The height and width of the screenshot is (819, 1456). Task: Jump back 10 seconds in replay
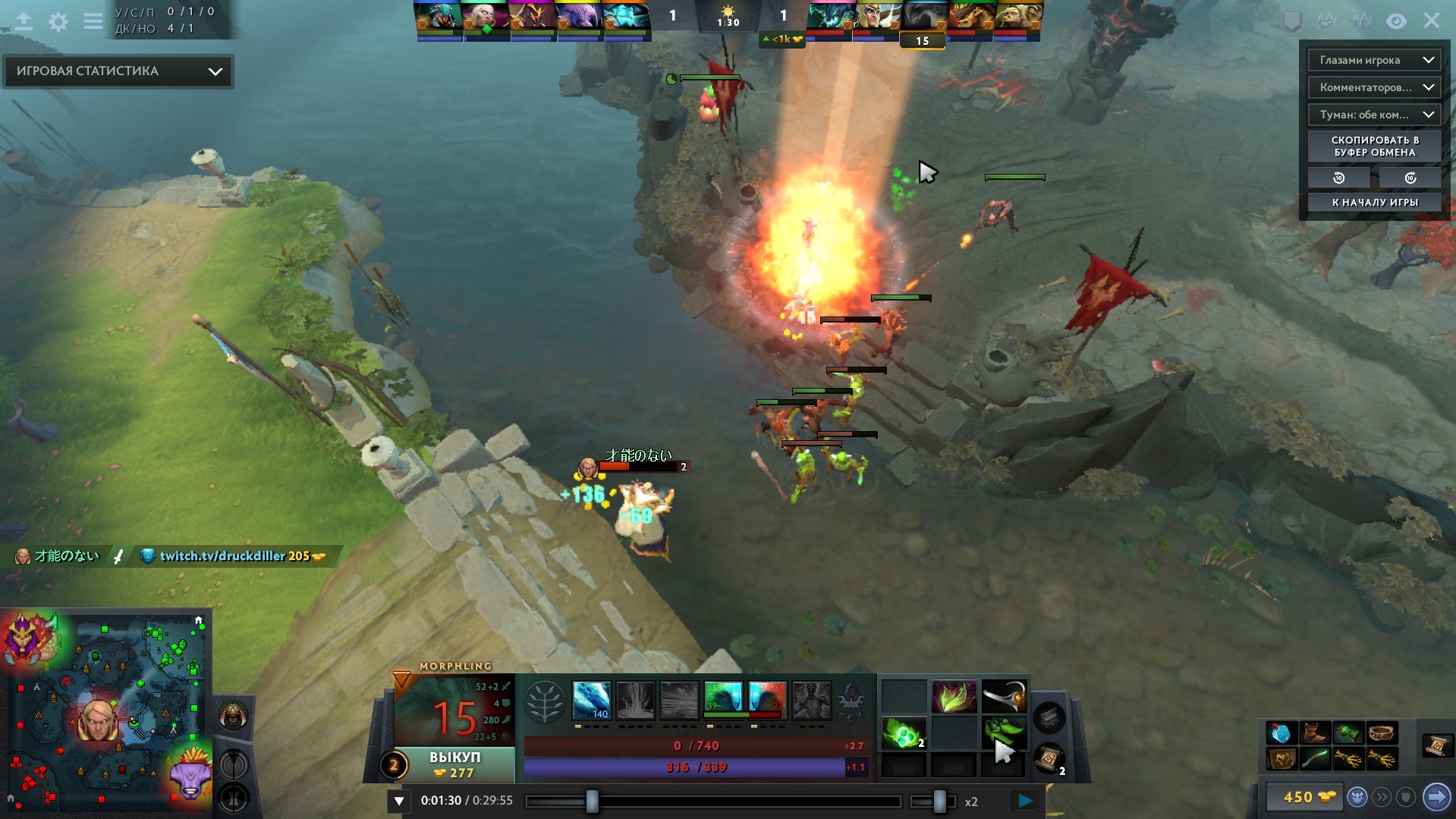pos(1338,178)
